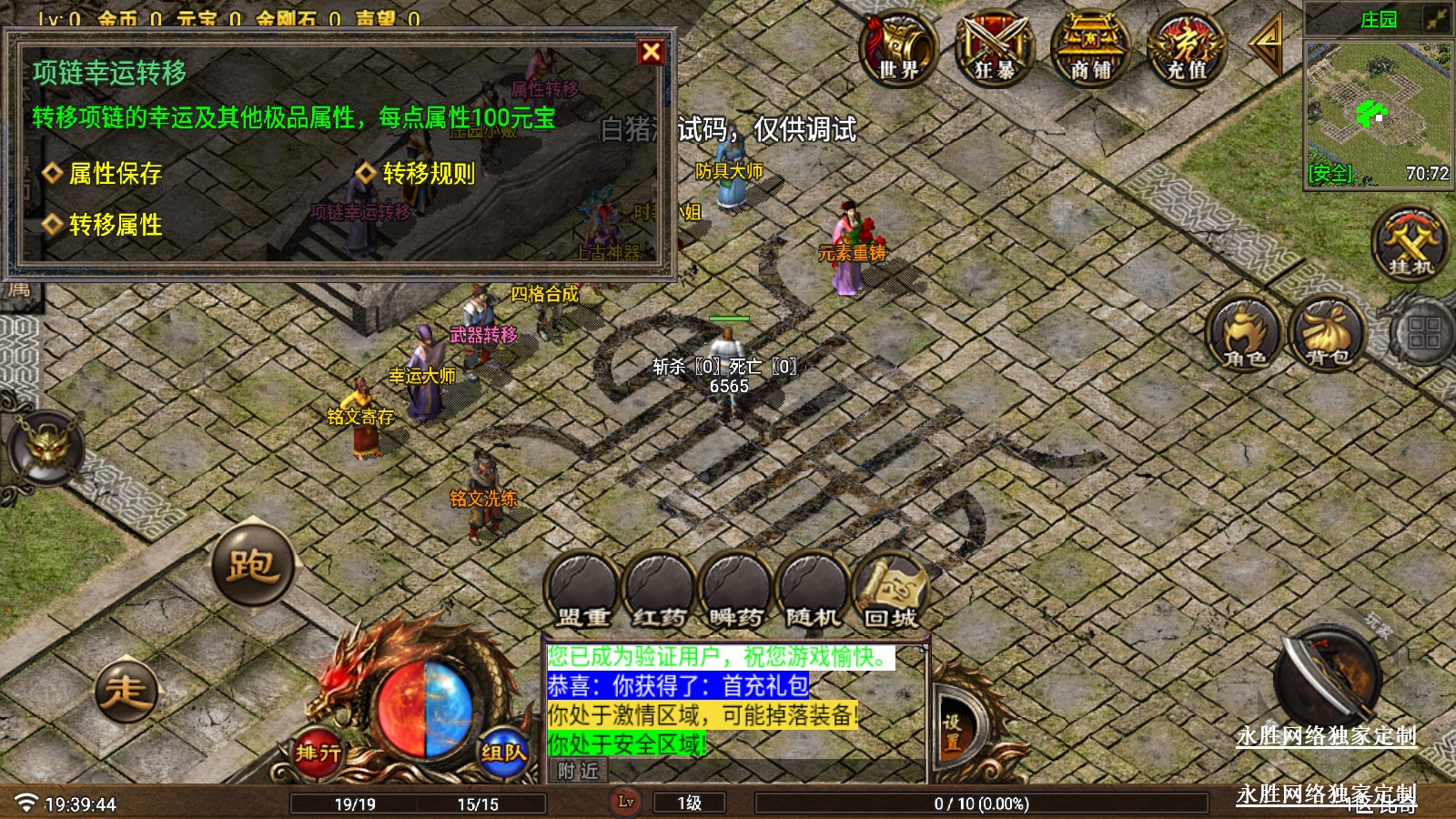The image size is (1456, 819).
Task: Use the 红药 quick slot
Action: pyautogui.click(x=660, y=591)
